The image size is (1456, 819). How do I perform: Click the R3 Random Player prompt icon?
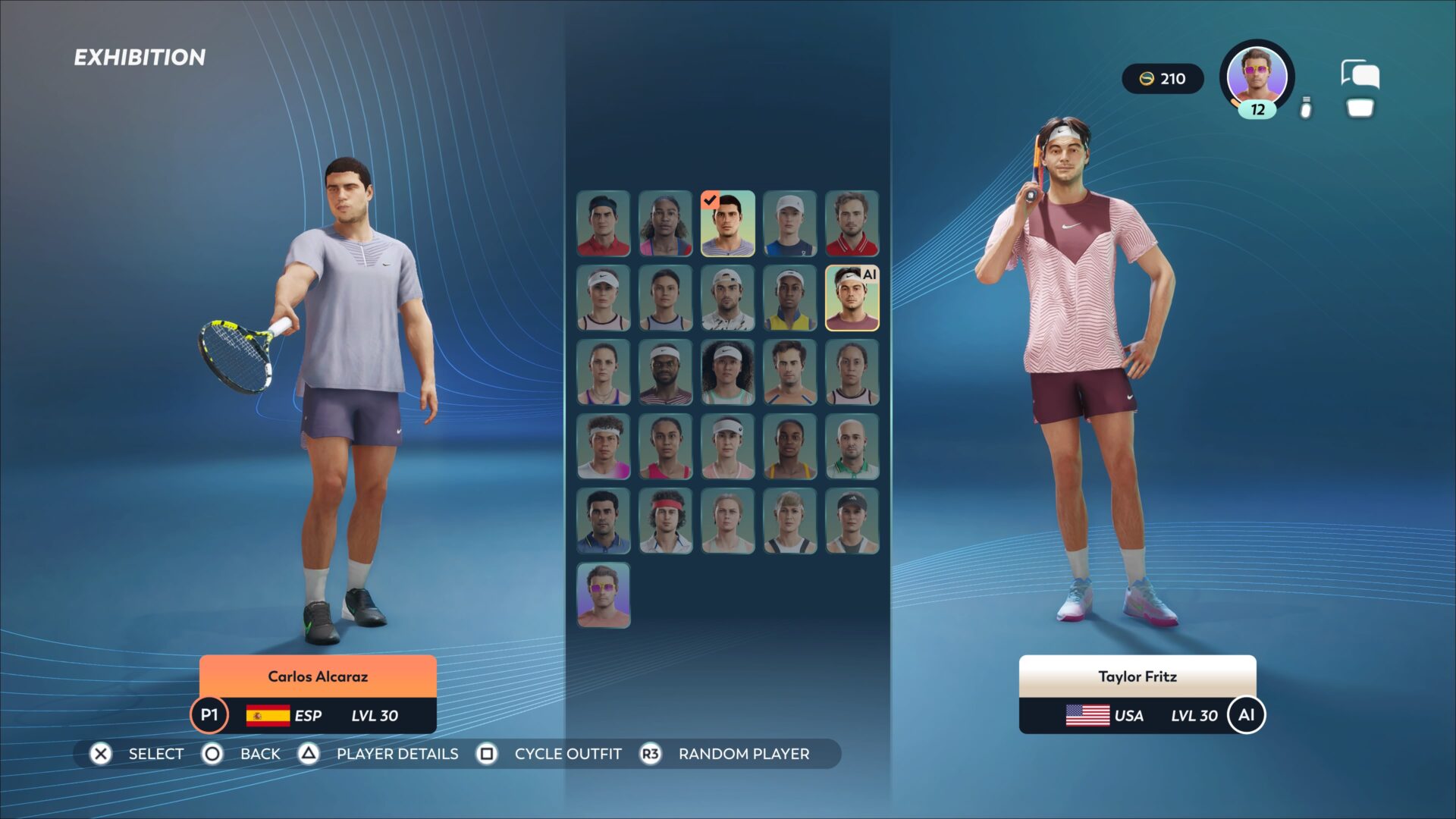pyautogui.click(x=651, y=754)
